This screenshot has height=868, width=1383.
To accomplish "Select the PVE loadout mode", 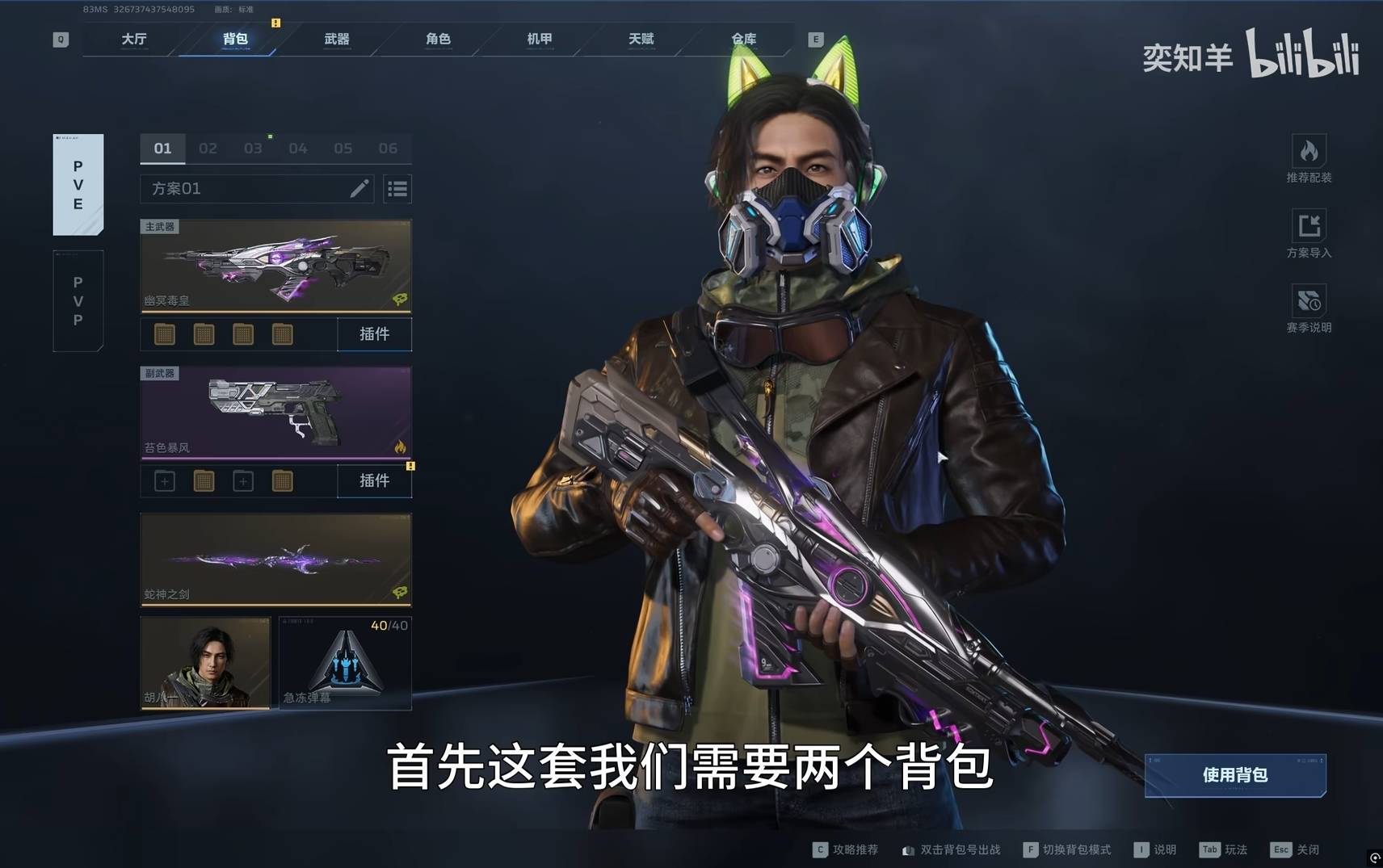I will pos(78,185).
